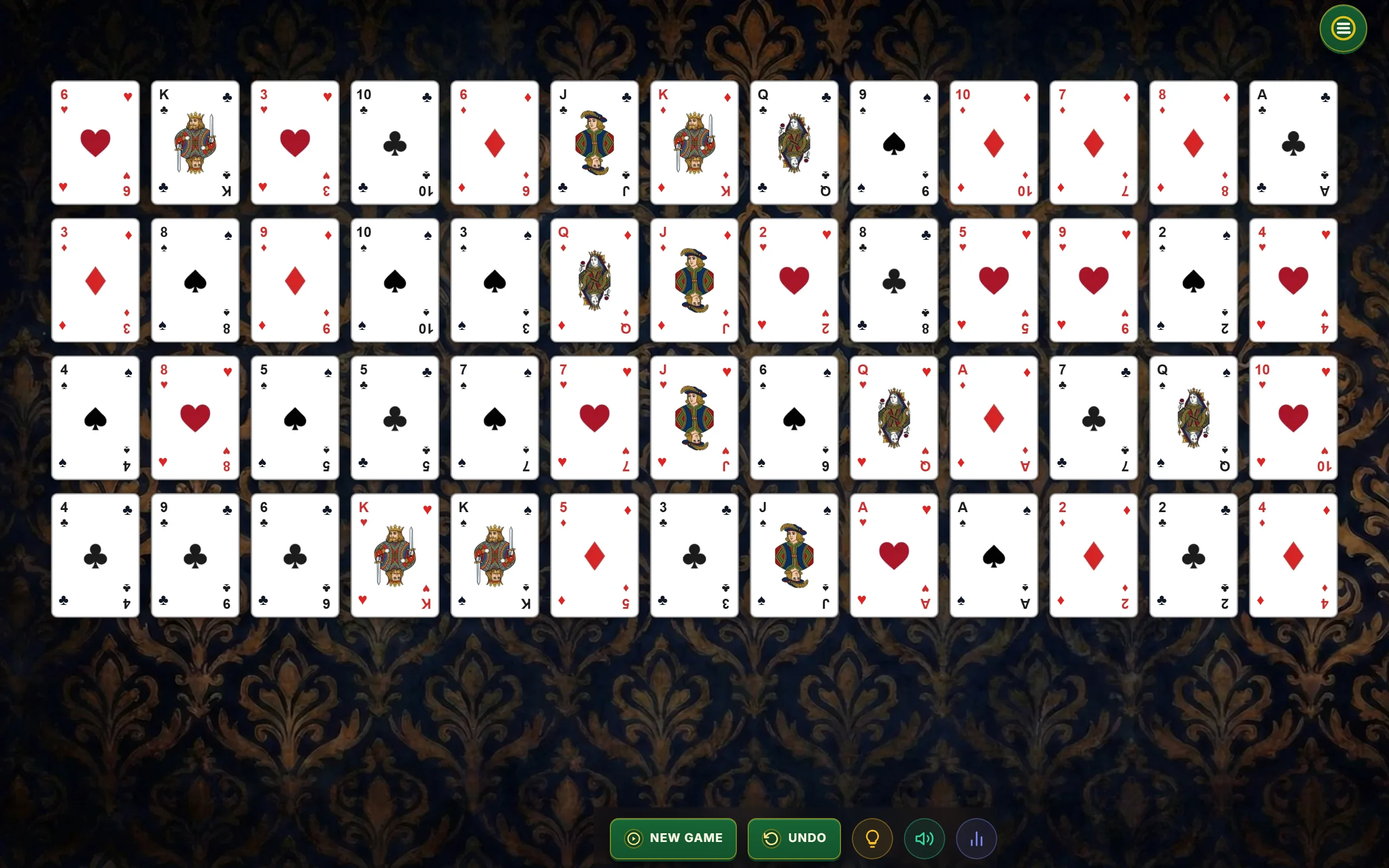
Task: Open the statistics bar-chart icon
Action: [x=976, y=838]
